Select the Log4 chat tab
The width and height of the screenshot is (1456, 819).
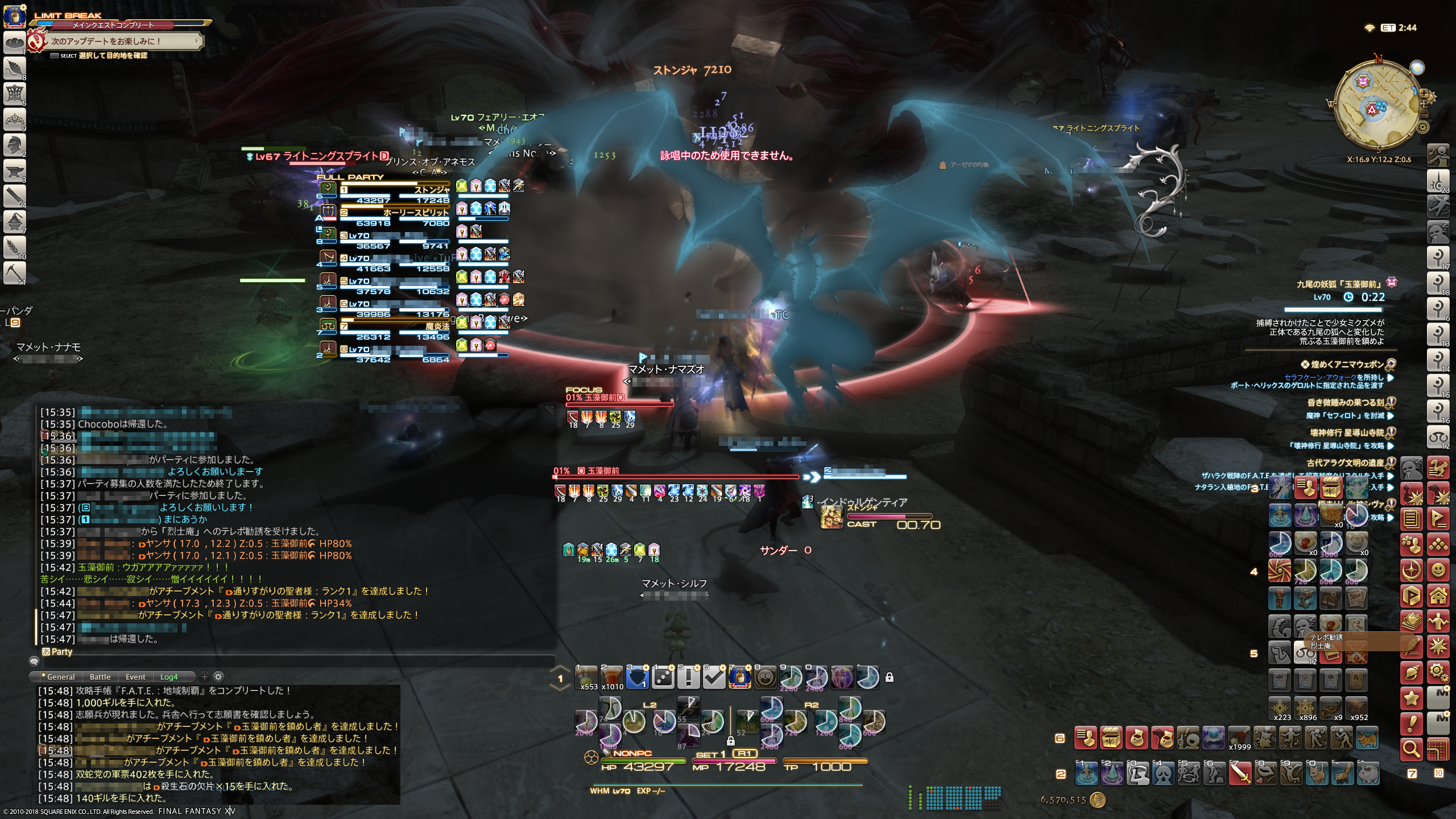(169, 677)
